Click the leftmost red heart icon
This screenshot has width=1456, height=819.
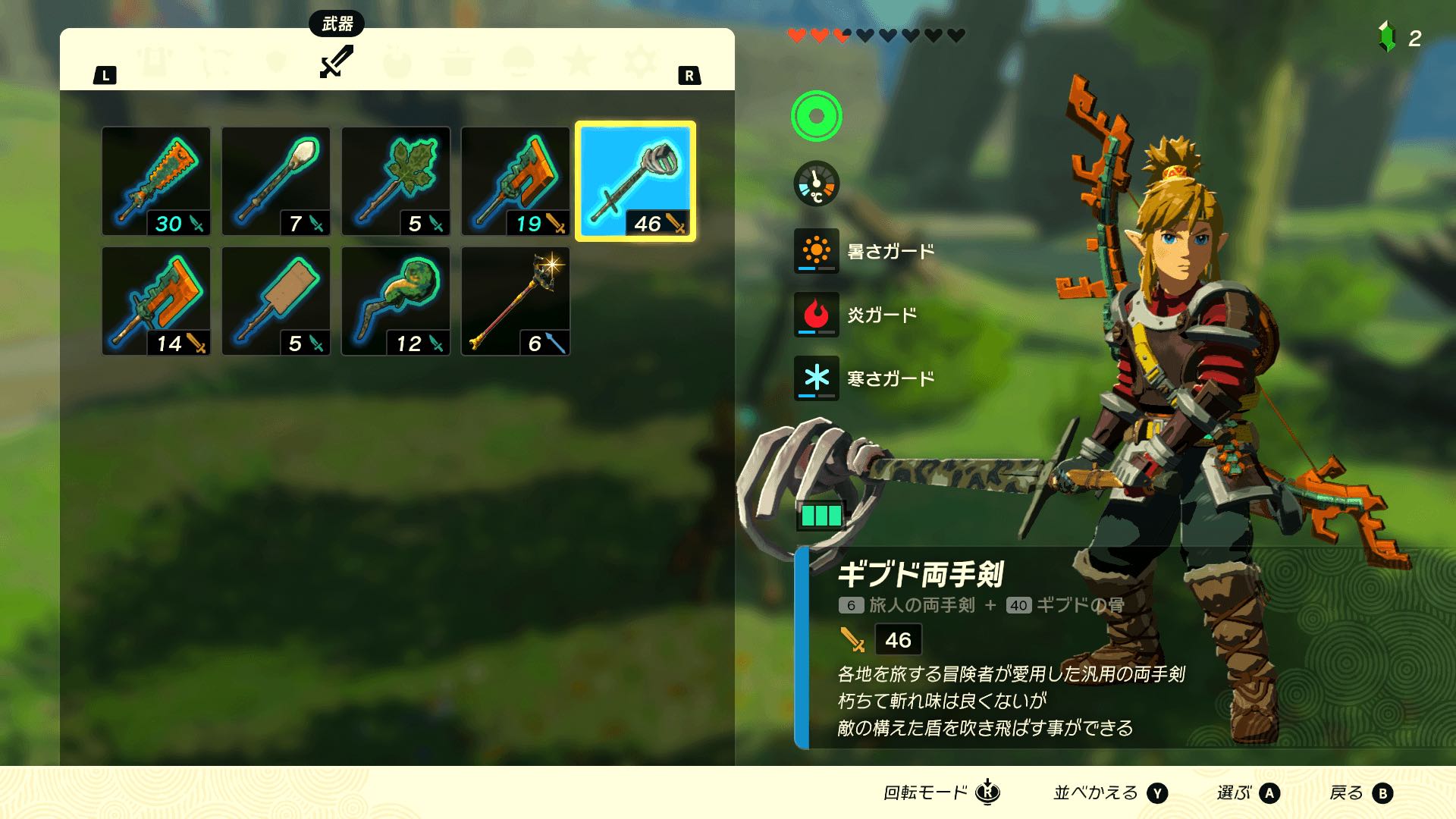[798, 34]
